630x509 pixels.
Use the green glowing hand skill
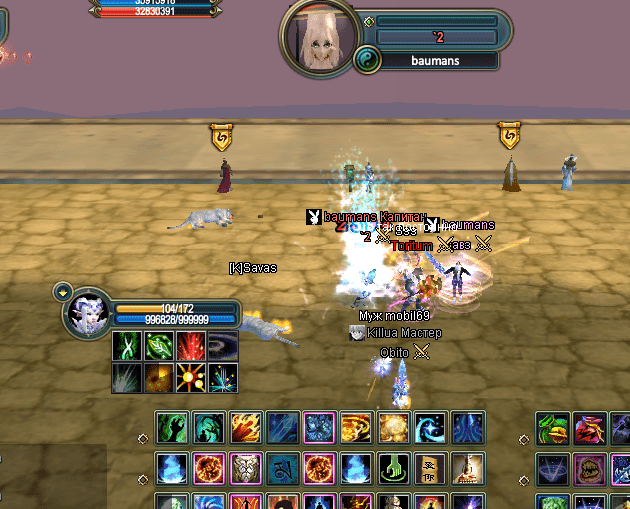(393, 467)
